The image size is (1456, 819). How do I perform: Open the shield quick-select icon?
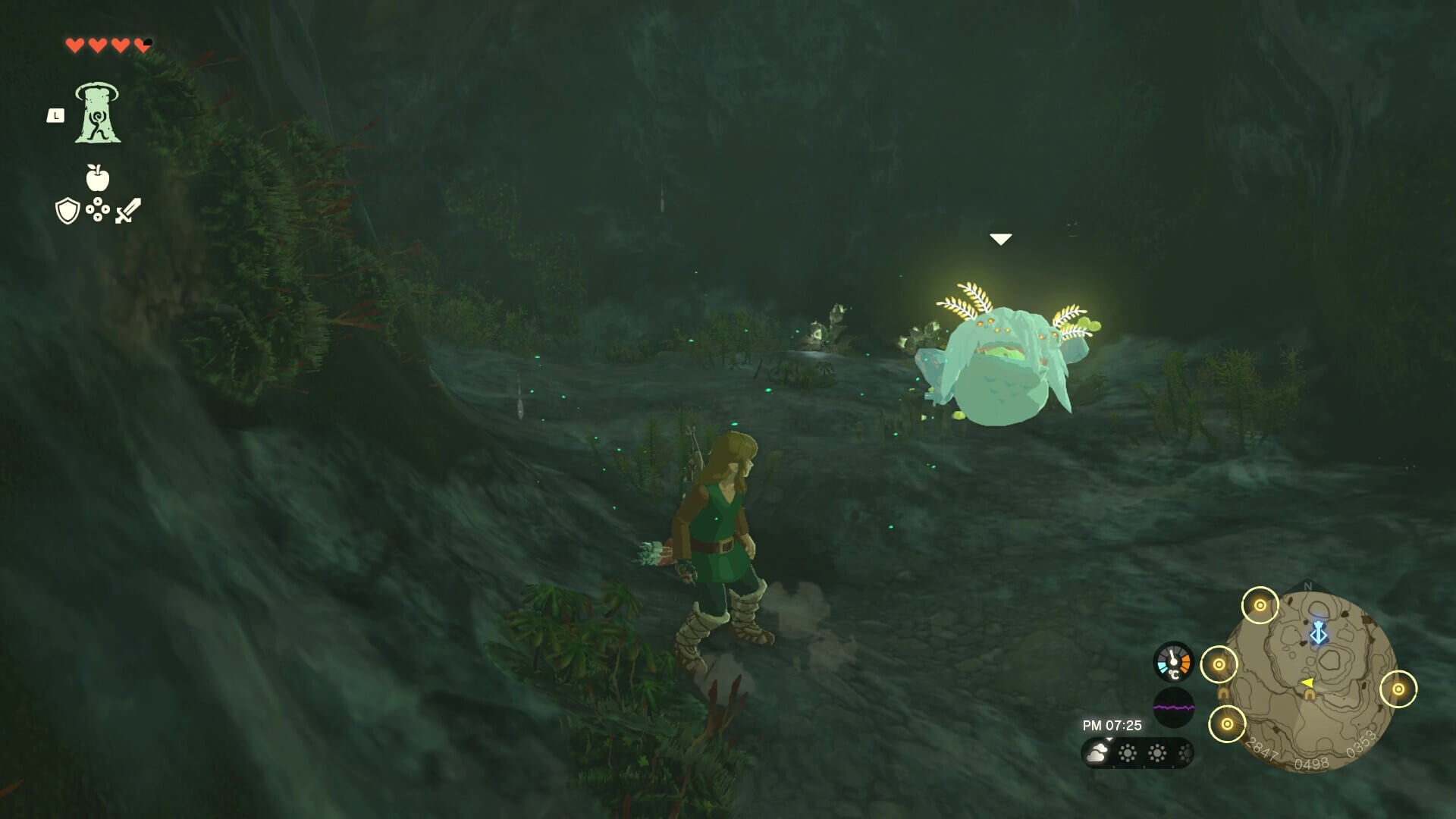coord(67,211)
